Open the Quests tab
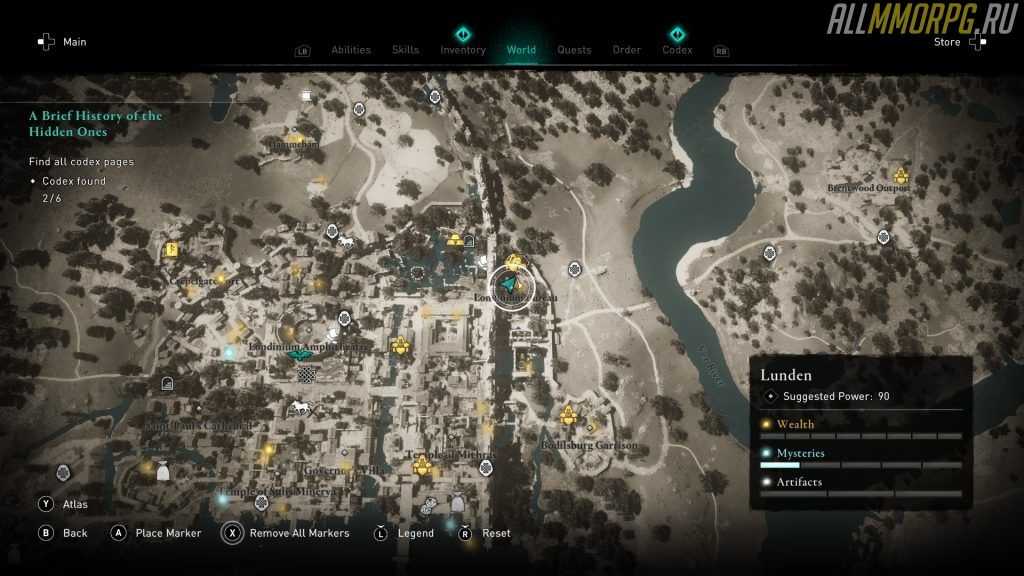 [574, 50]
